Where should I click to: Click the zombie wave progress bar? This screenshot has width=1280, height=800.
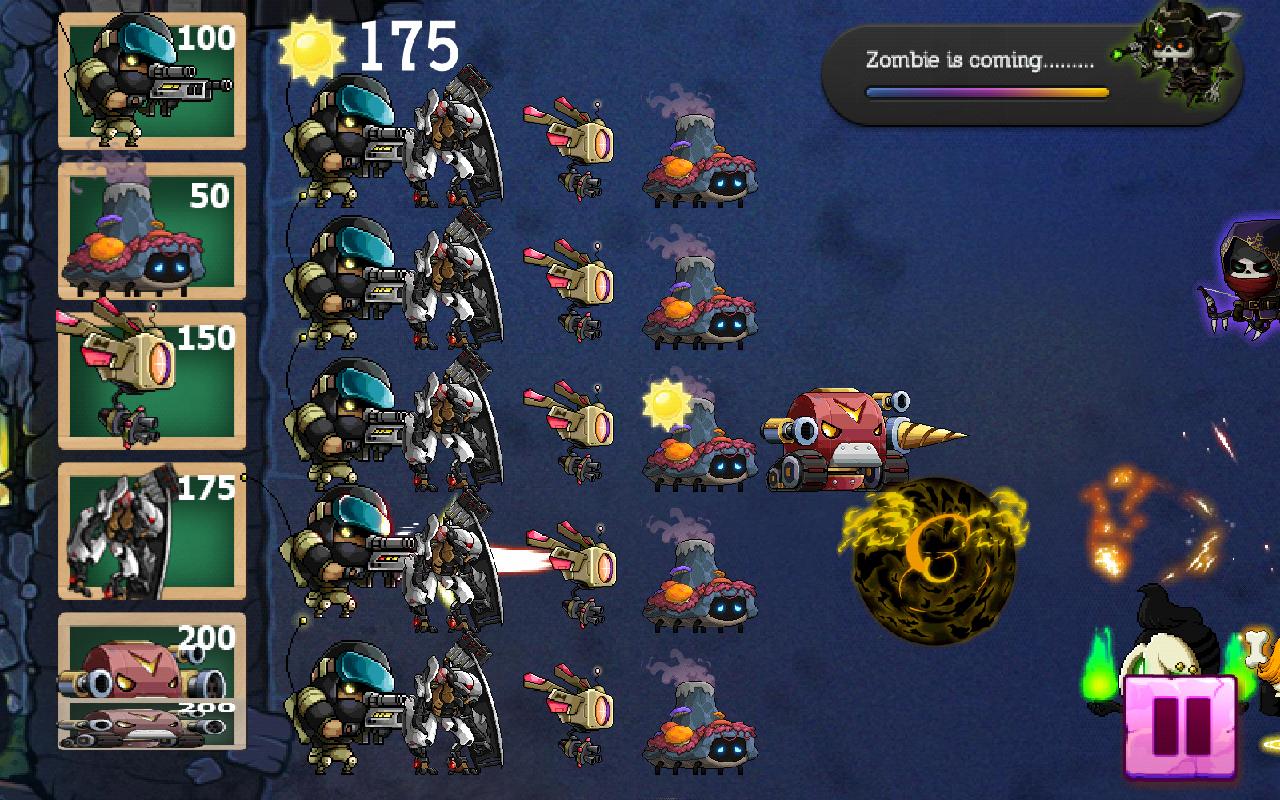click(985, 92)
